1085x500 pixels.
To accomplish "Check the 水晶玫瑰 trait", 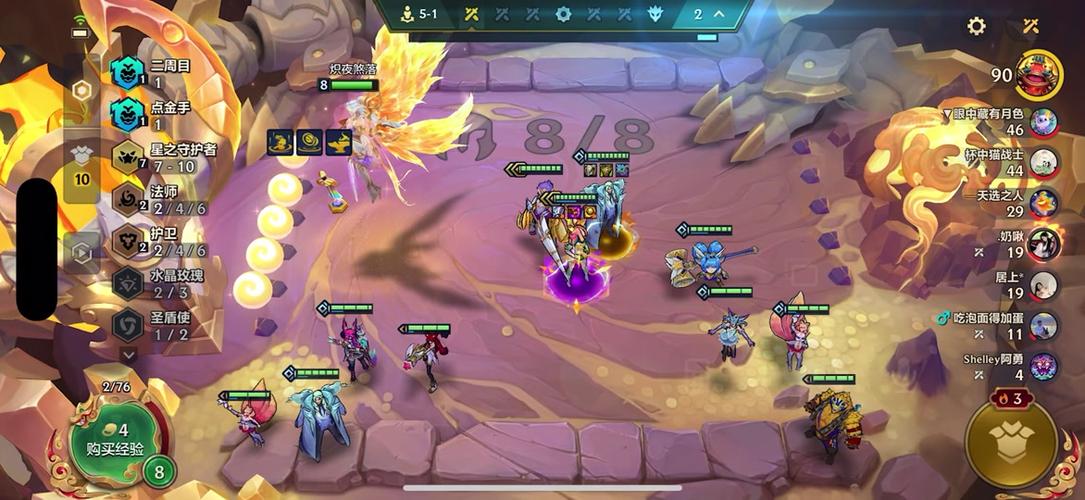I will (127, 283).
